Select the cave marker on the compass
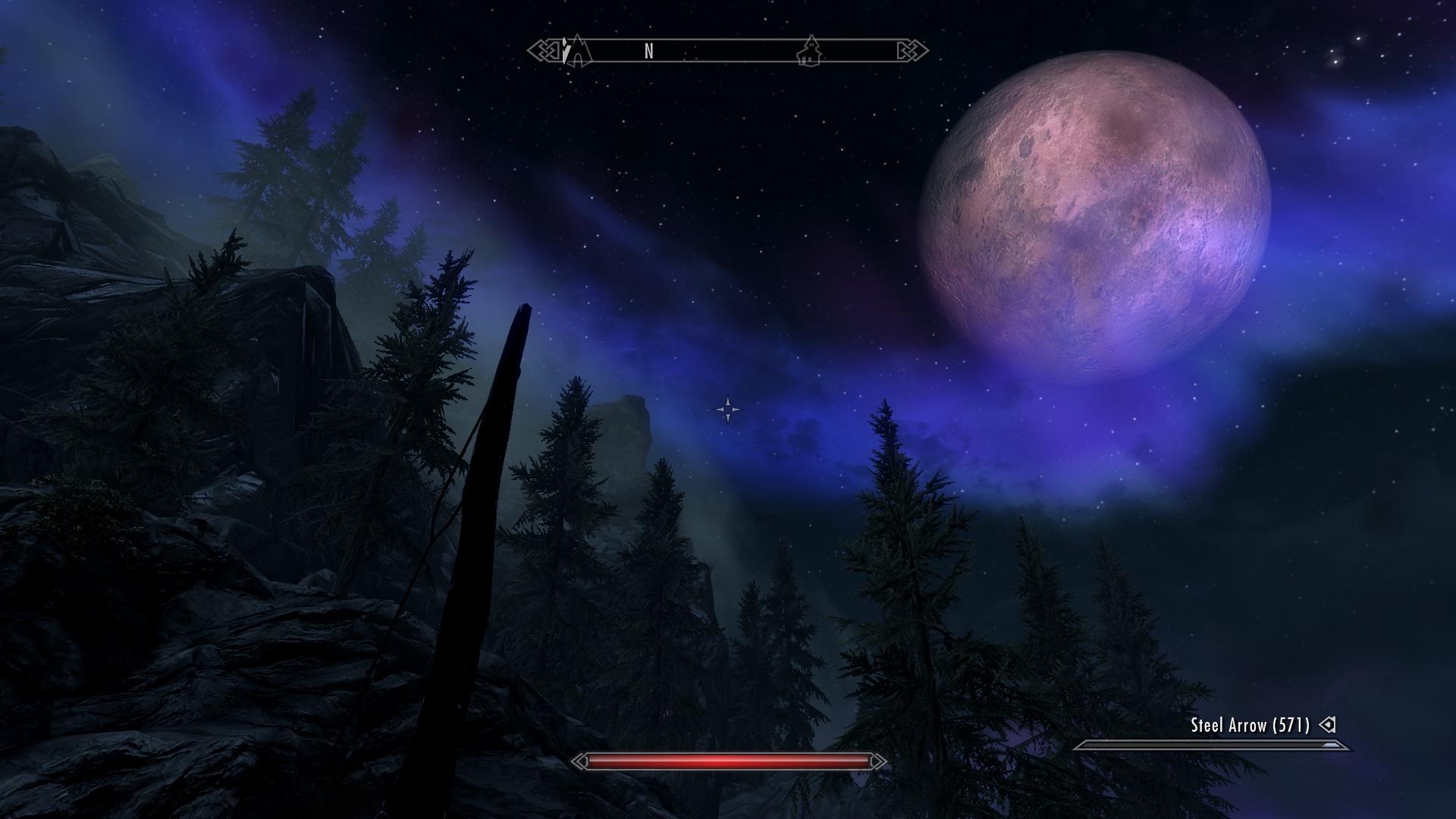 coord(577,51)
